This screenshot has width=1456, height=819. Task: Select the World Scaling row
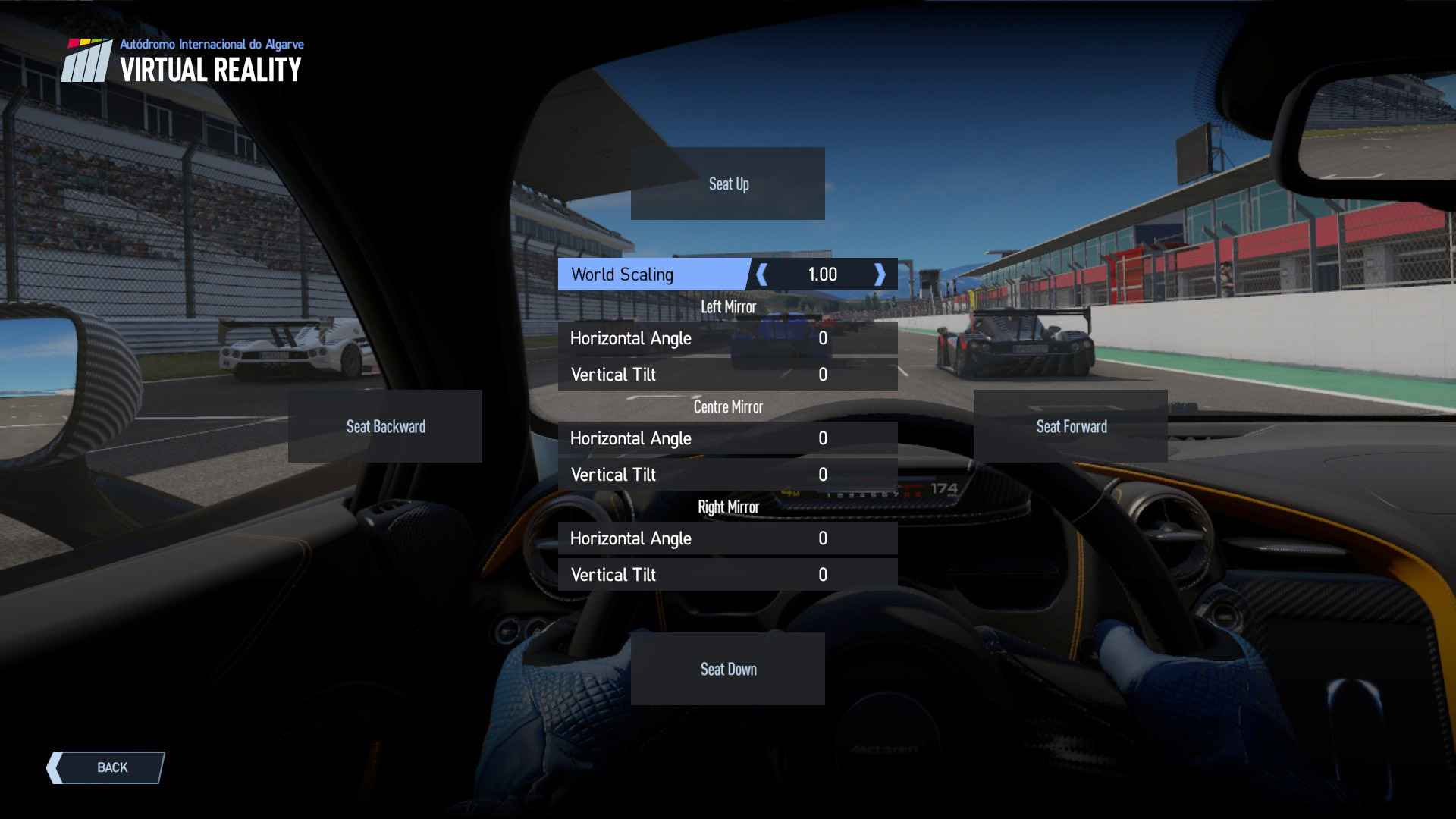[654, 275]
